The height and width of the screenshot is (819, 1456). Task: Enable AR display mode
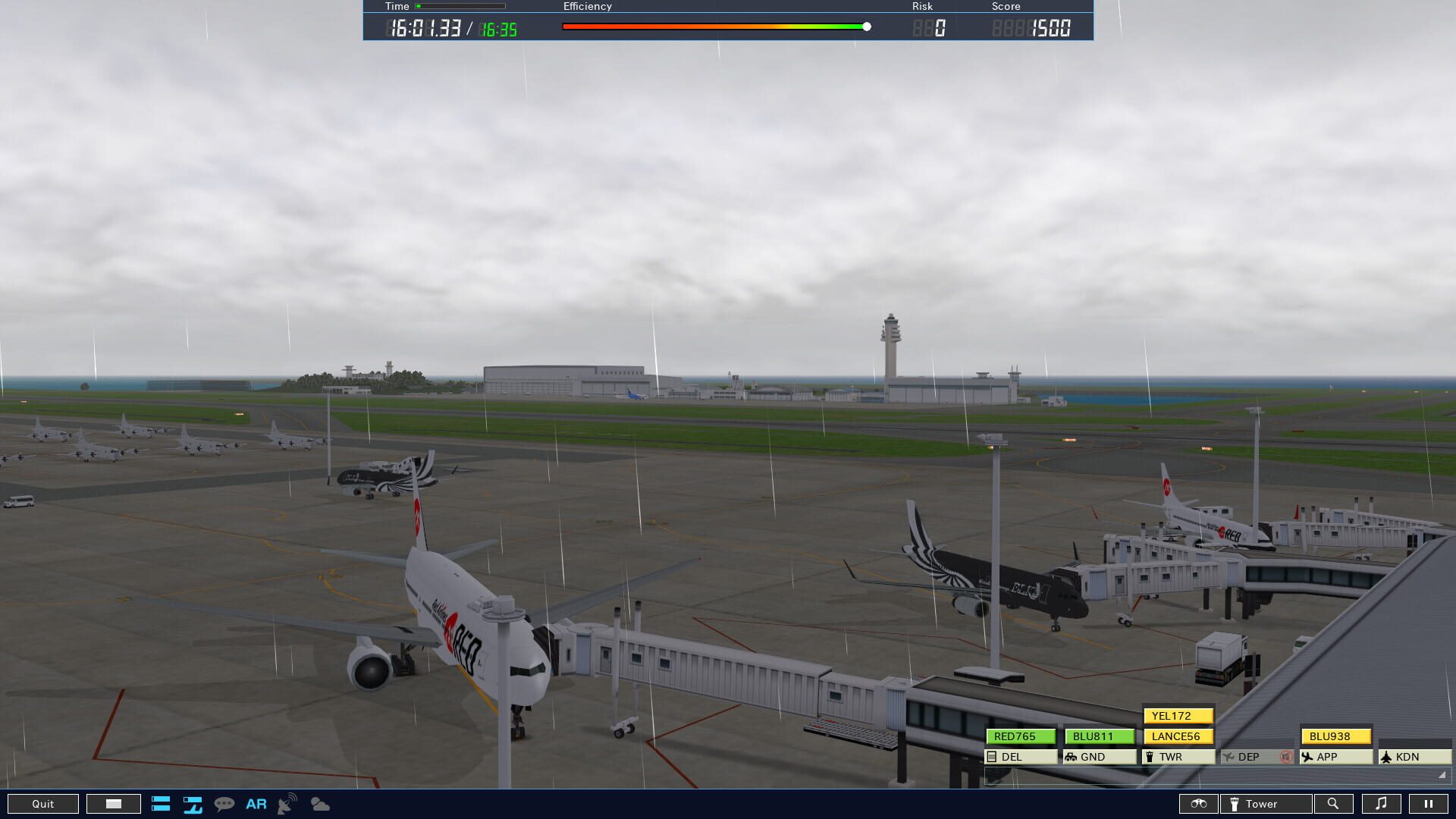256,804
